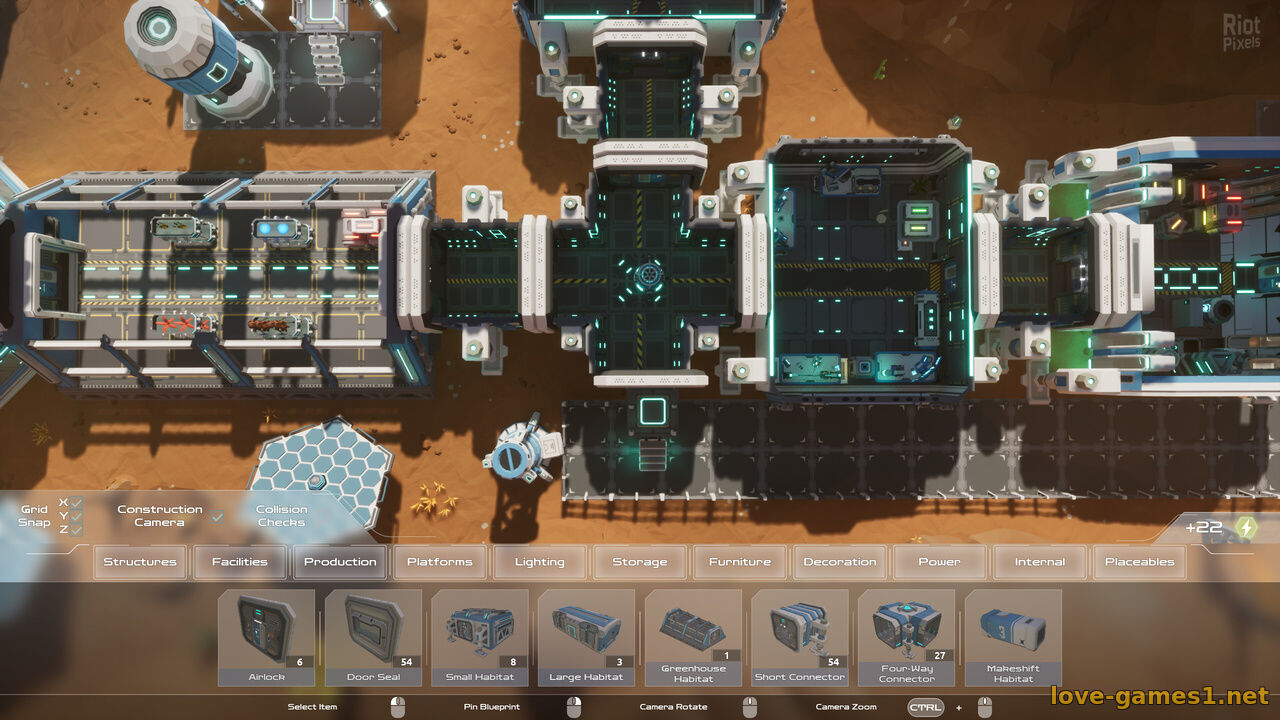Select the Airlock blueprint
Image resolution: width=1280 pixels, height=720 pixels.
tap(266, 637)
